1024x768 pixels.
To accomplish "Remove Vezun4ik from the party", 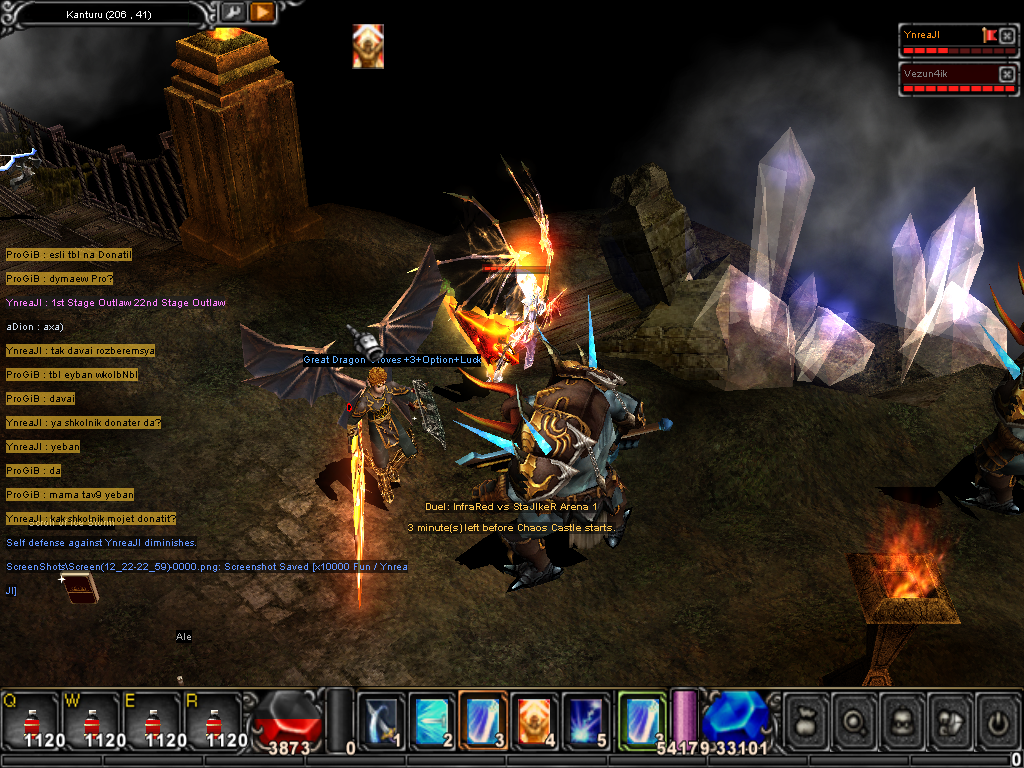I will pos(1006,75).
